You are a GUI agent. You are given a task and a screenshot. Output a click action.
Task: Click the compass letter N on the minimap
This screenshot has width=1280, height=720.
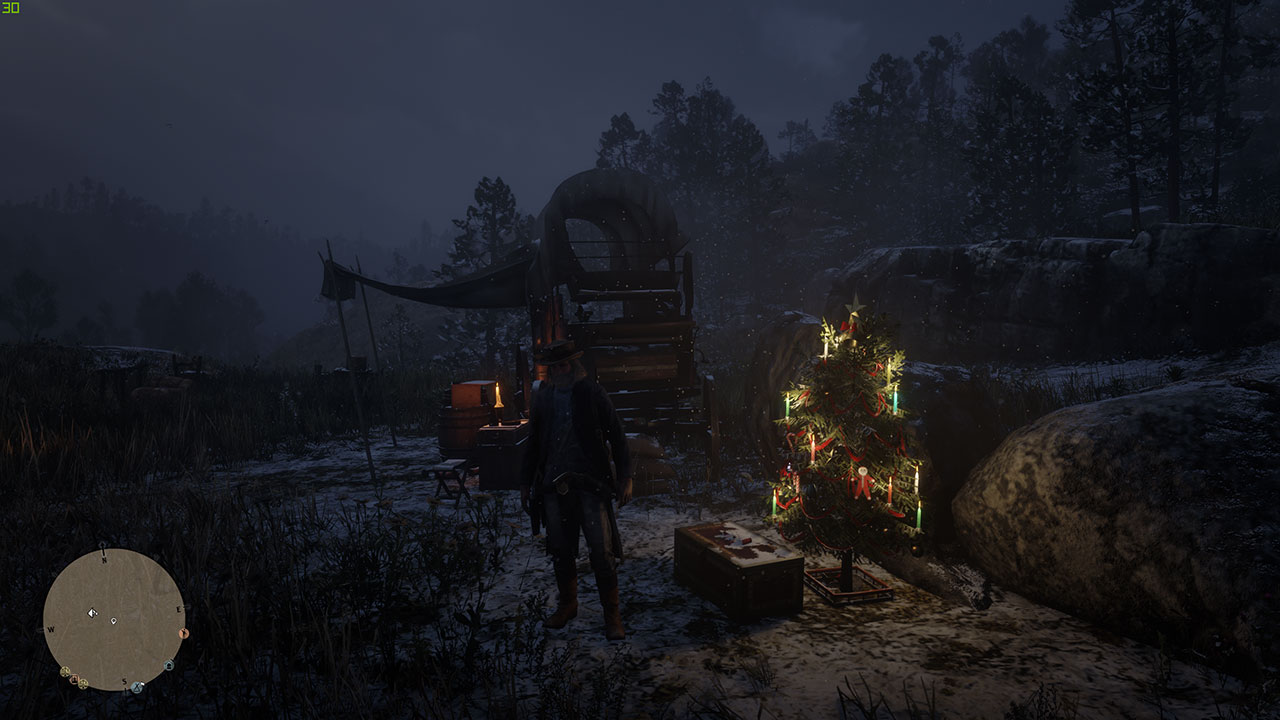103,559
